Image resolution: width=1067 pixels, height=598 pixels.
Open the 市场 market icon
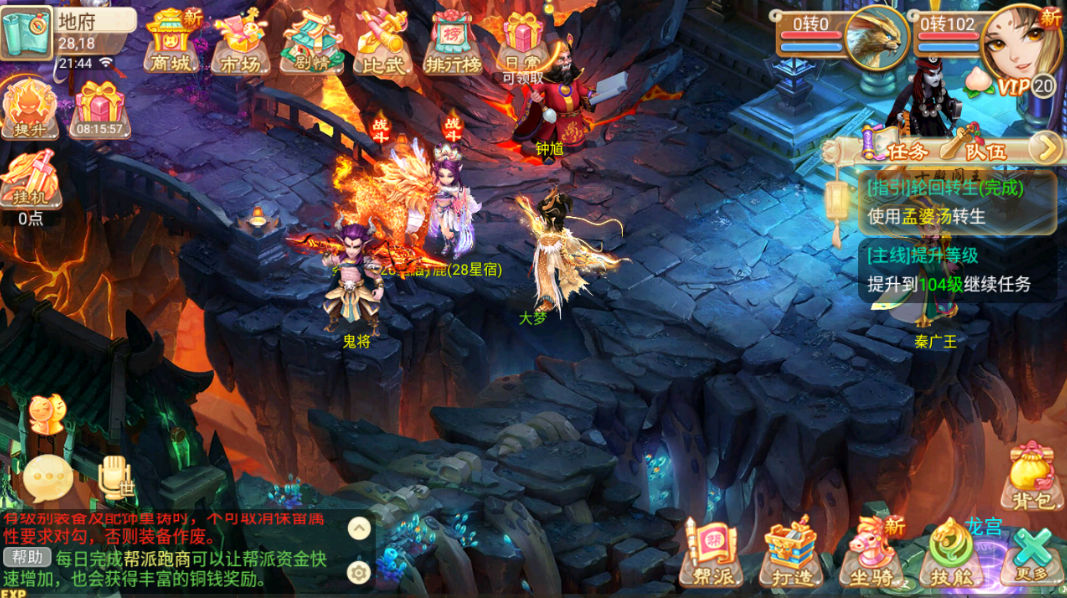coord(240,42)
